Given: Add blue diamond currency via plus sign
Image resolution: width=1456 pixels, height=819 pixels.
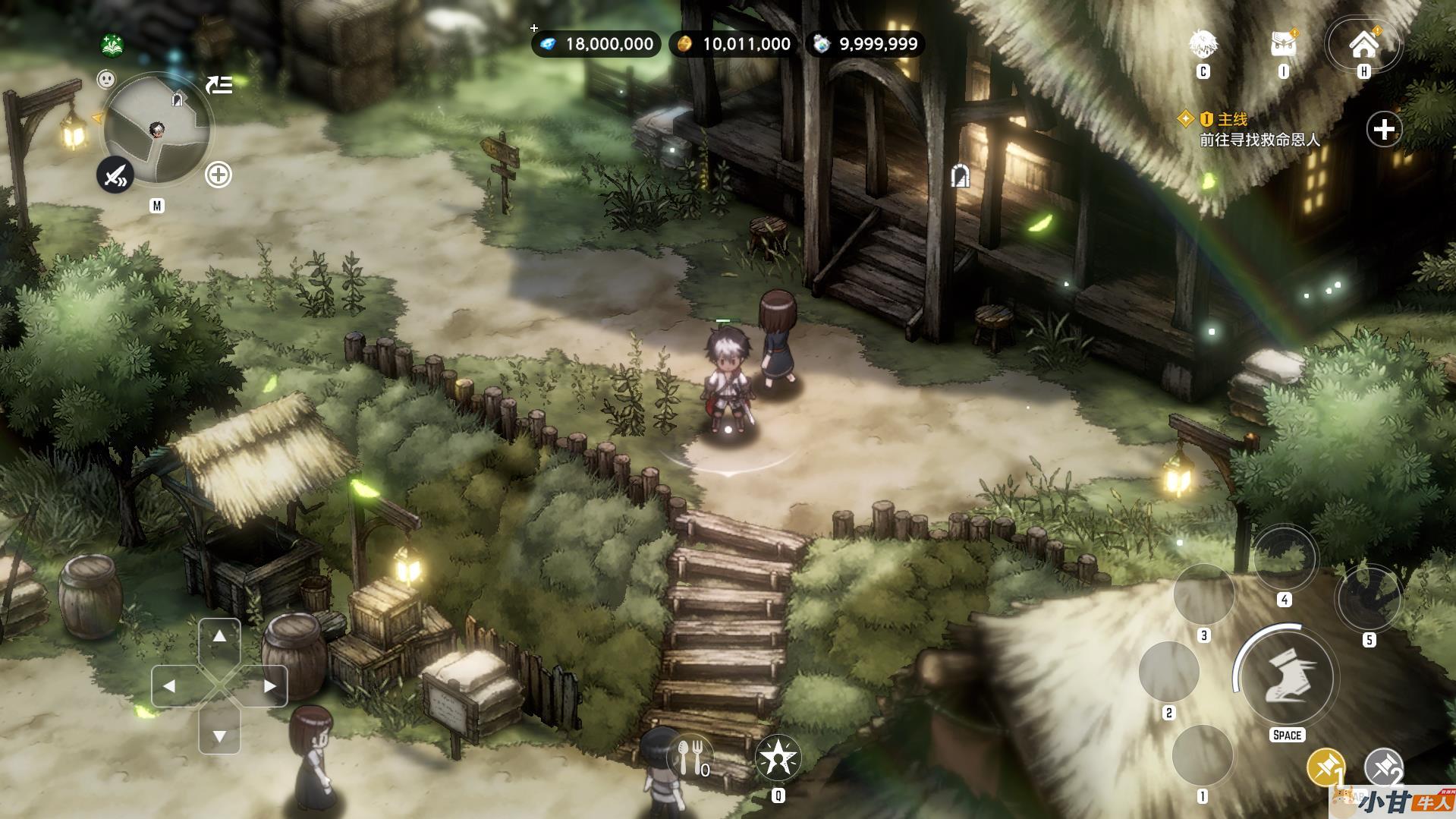Looking at the screenshot, I should click(534, 28).
